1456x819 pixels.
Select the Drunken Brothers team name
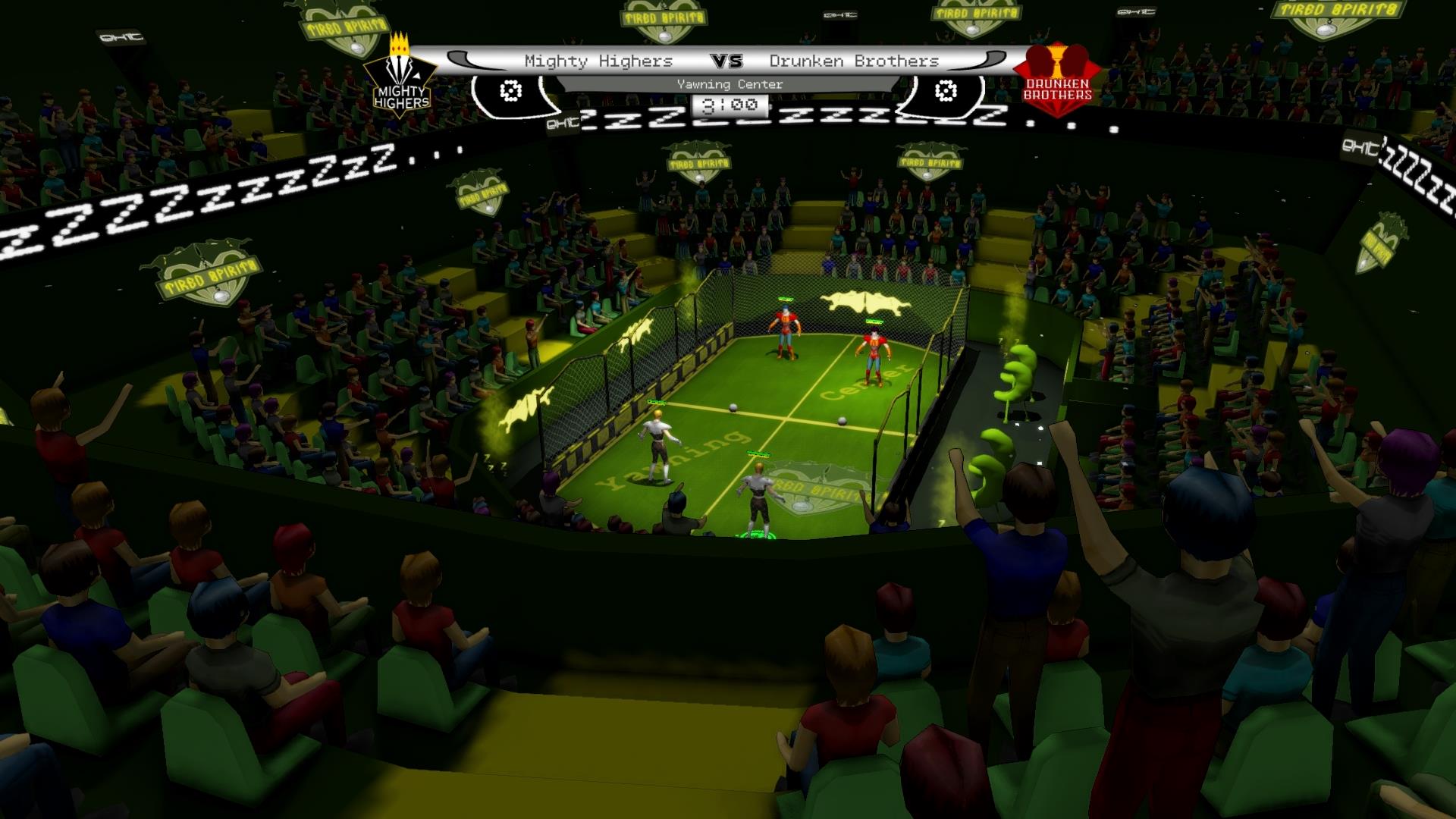[854, 59]
